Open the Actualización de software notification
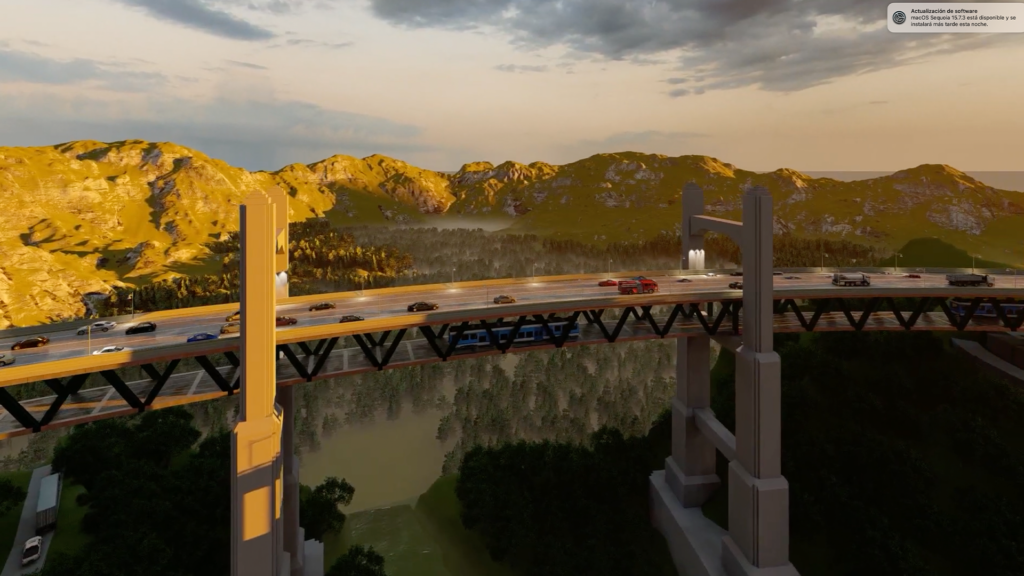Viewport: 1024px width, 576px height. pyautogui.click(x=954, y=17)
